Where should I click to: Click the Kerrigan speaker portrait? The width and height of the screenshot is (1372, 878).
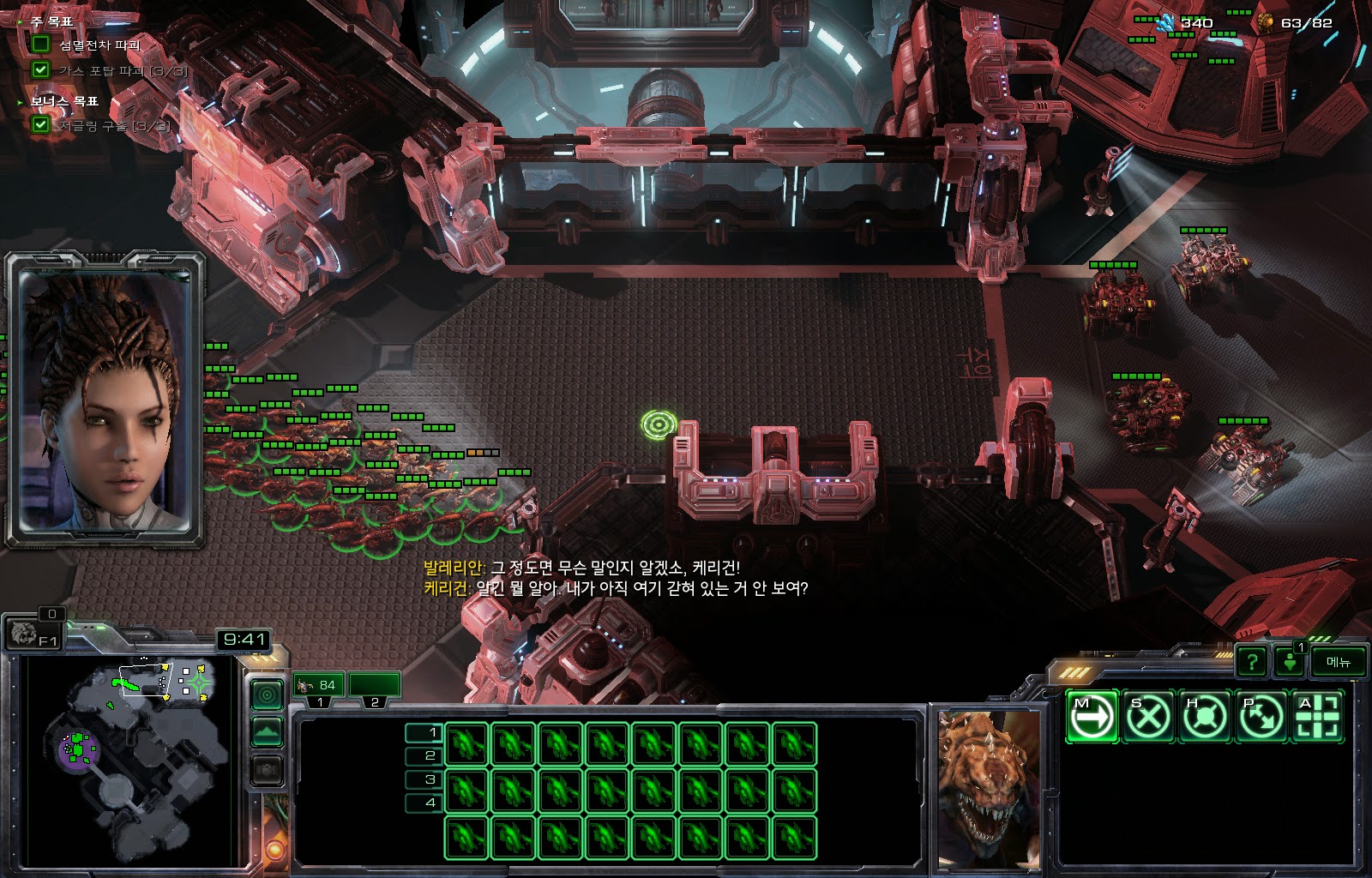[105, 400]
